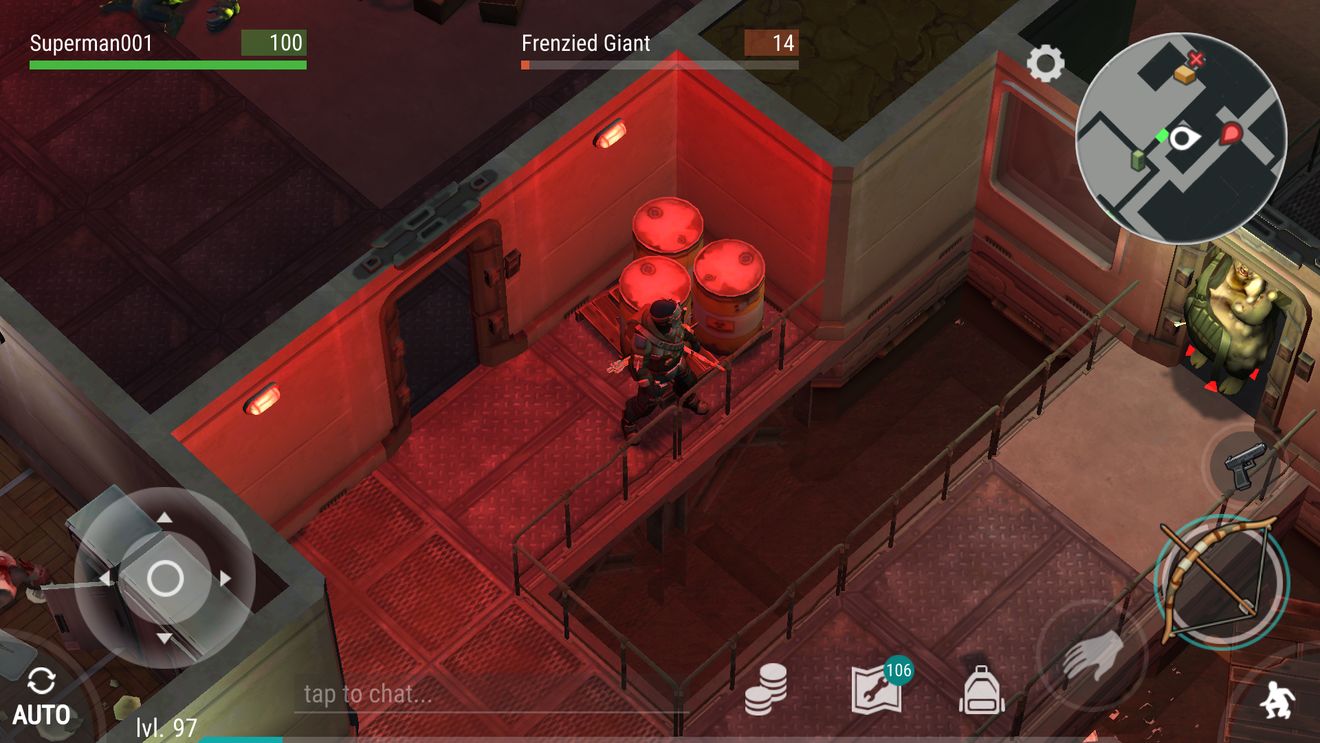Open the crafting blueprint icon with 106 badge
Screen dimensions: 1320x743
(877, 687)
